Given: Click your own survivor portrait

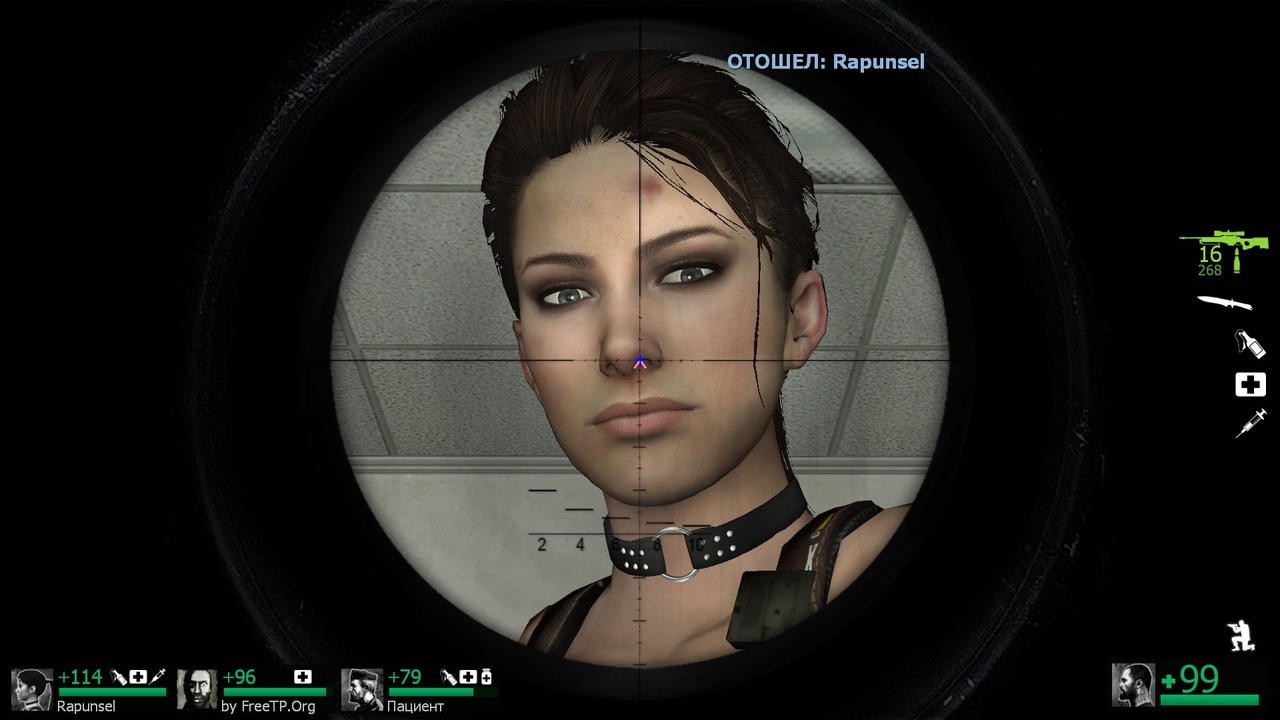Looking at the screenshot, I should click(x=1133, y=684).
